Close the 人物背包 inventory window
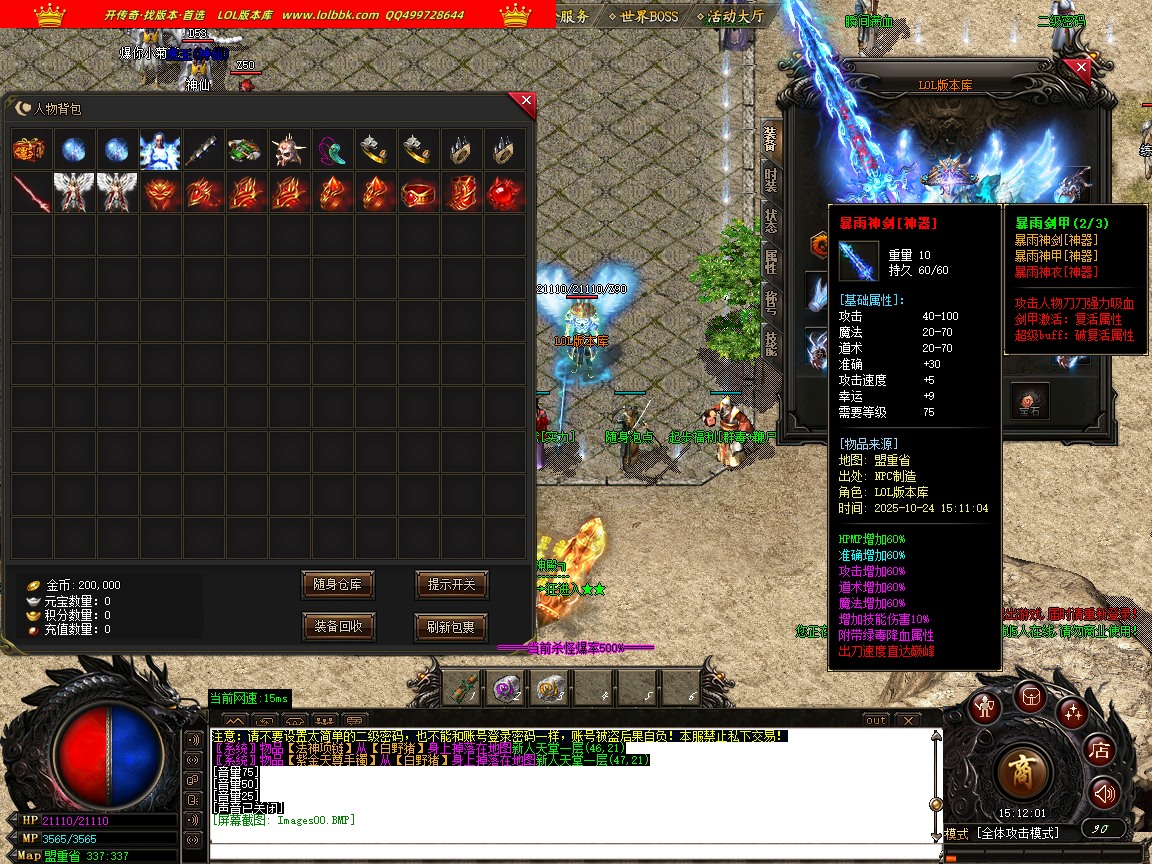Screen dimensions: 1152x864 [525, 103]
